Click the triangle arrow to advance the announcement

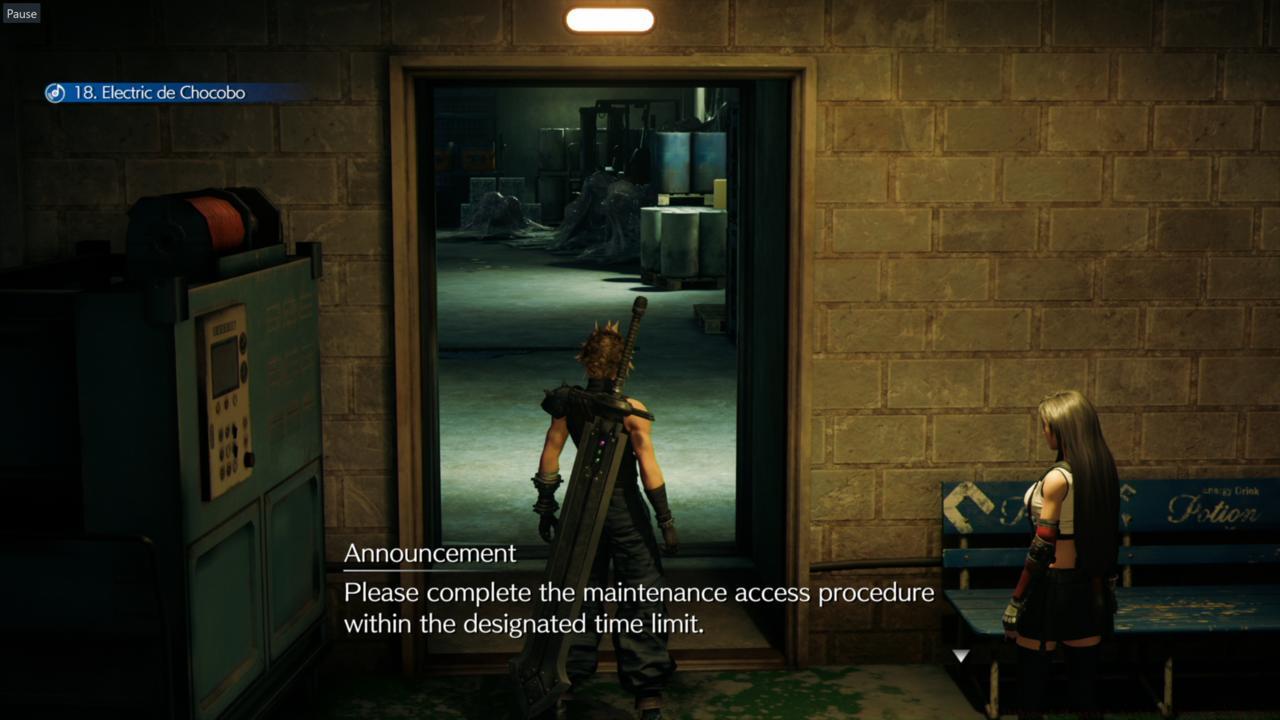960,655
